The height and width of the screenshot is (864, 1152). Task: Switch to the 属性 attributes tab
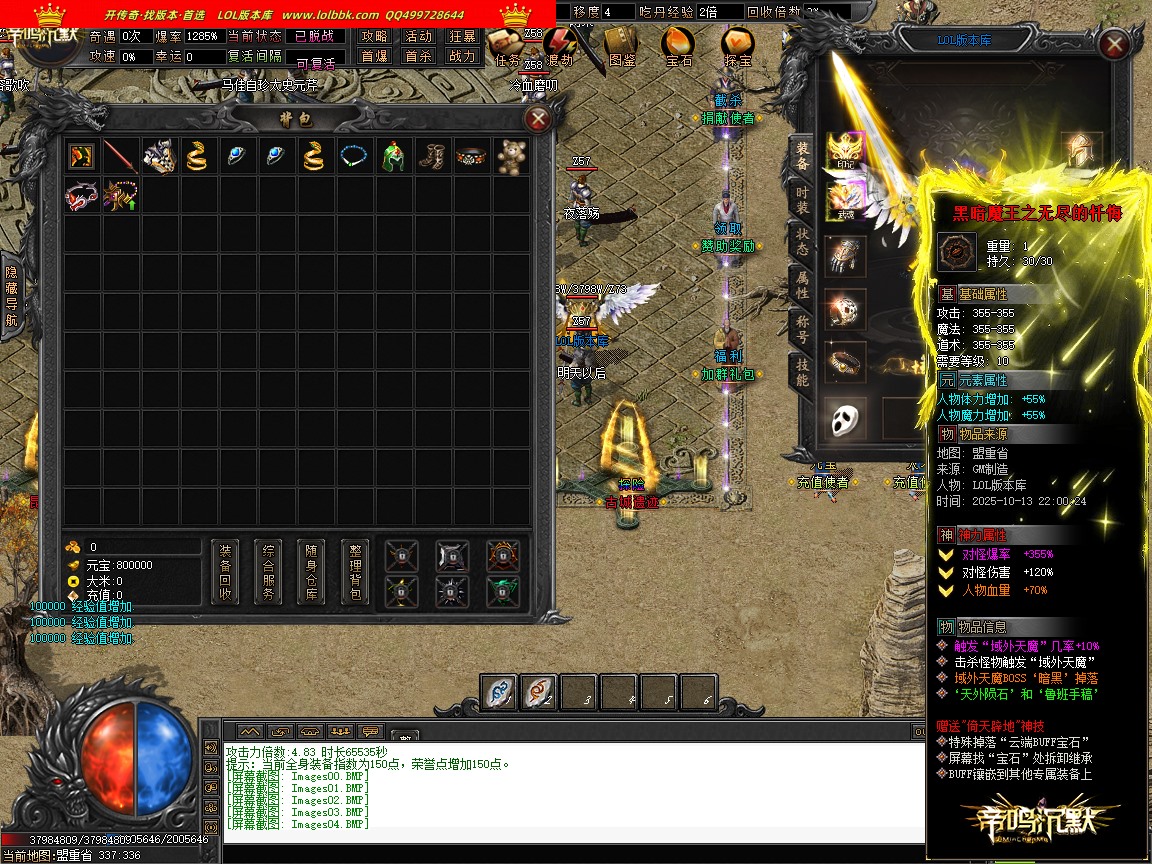pyautogui.click(x=802, y=284)
